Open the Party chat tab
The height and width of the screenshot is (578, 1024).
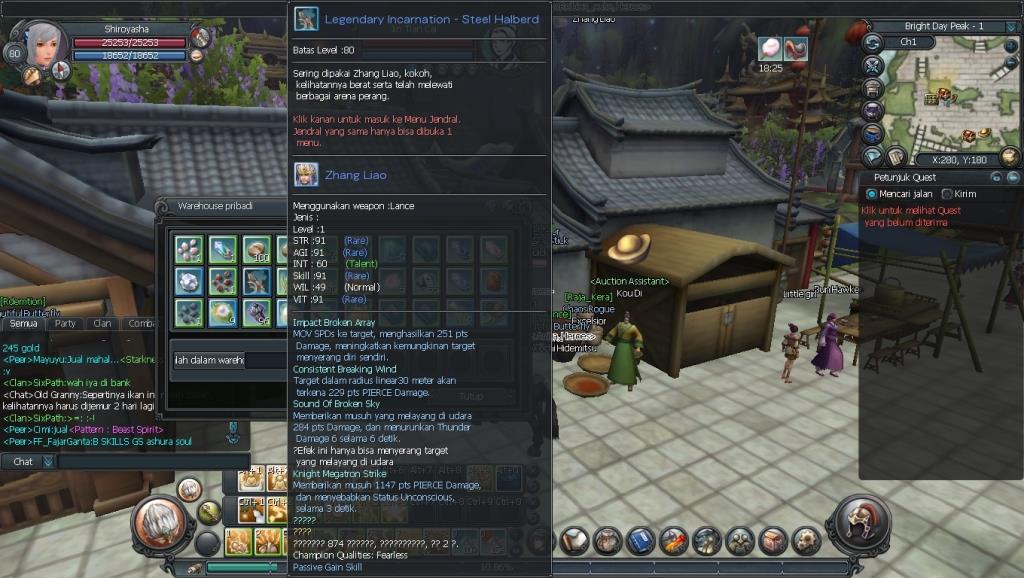point(66,324)
